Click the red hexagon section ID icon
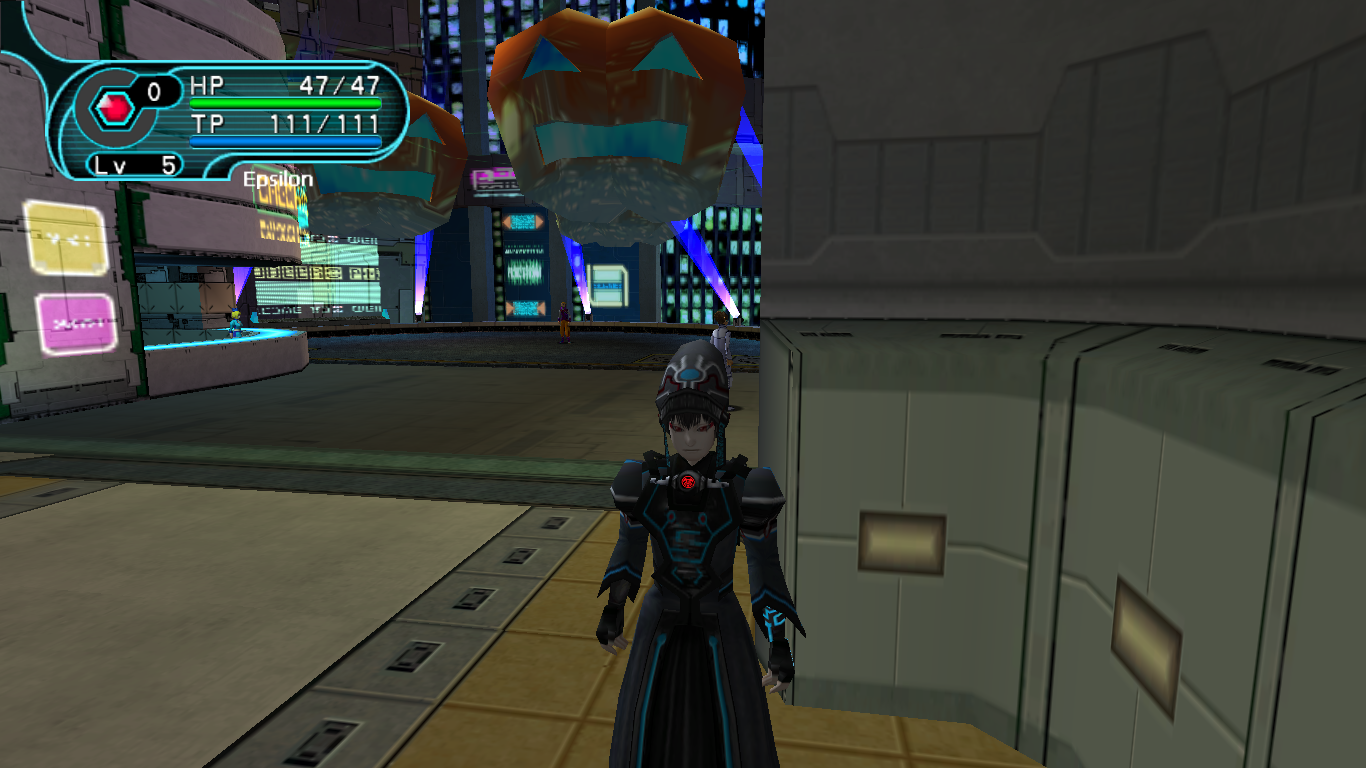 click(116, 107)
